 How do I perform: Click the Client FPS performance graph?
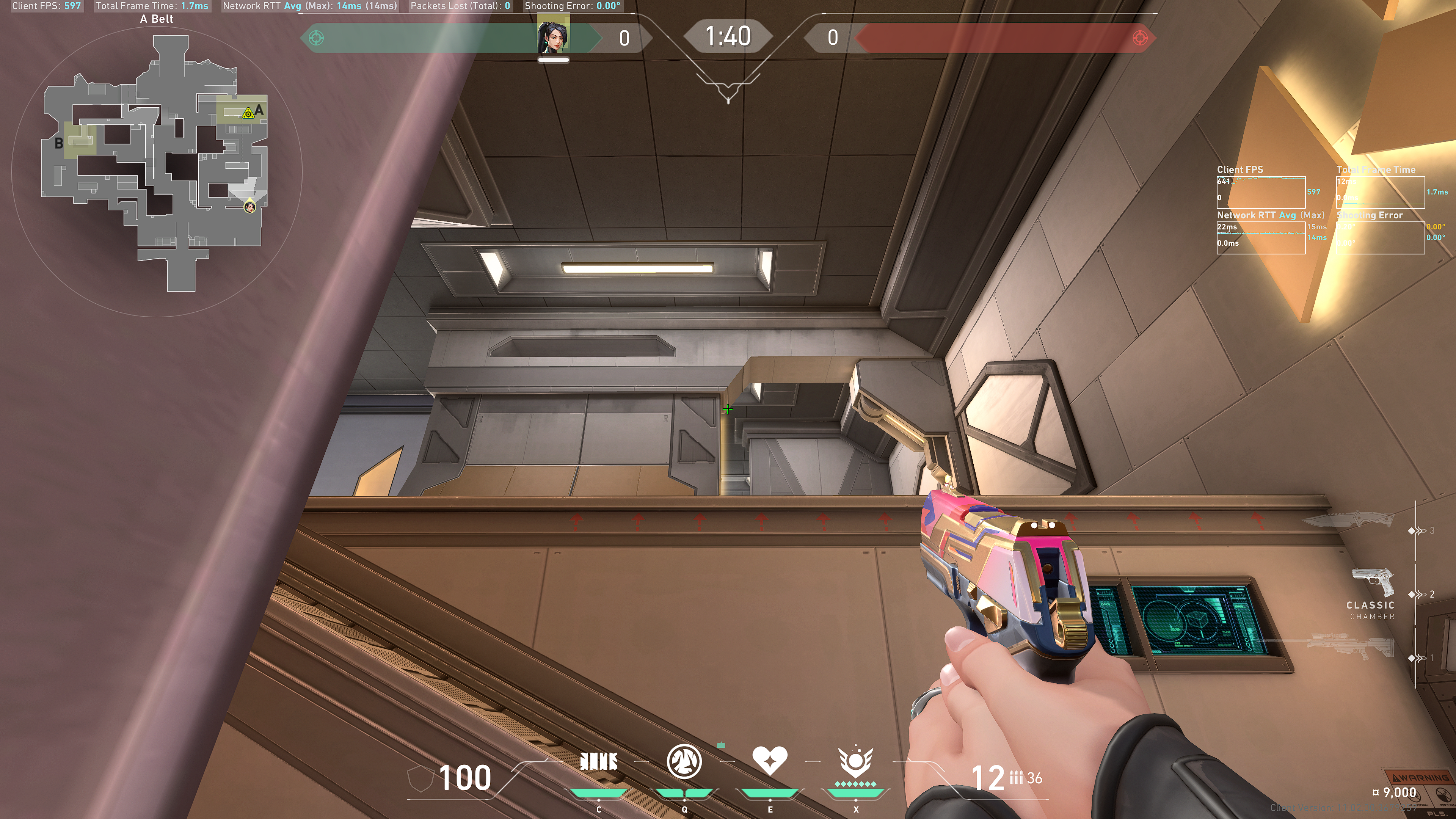tap(1260, 192)
